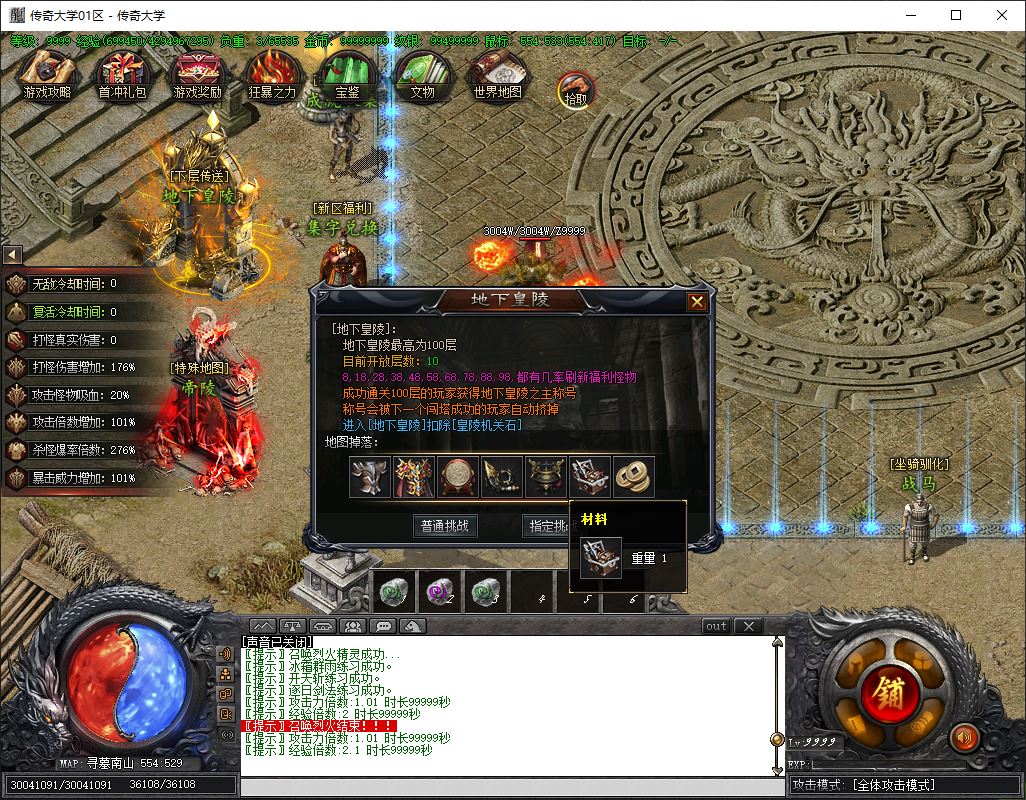Screen dimensions: 1026x800
Task: Start the 普通挑战 normal challenge
Action: coord(444,526)
